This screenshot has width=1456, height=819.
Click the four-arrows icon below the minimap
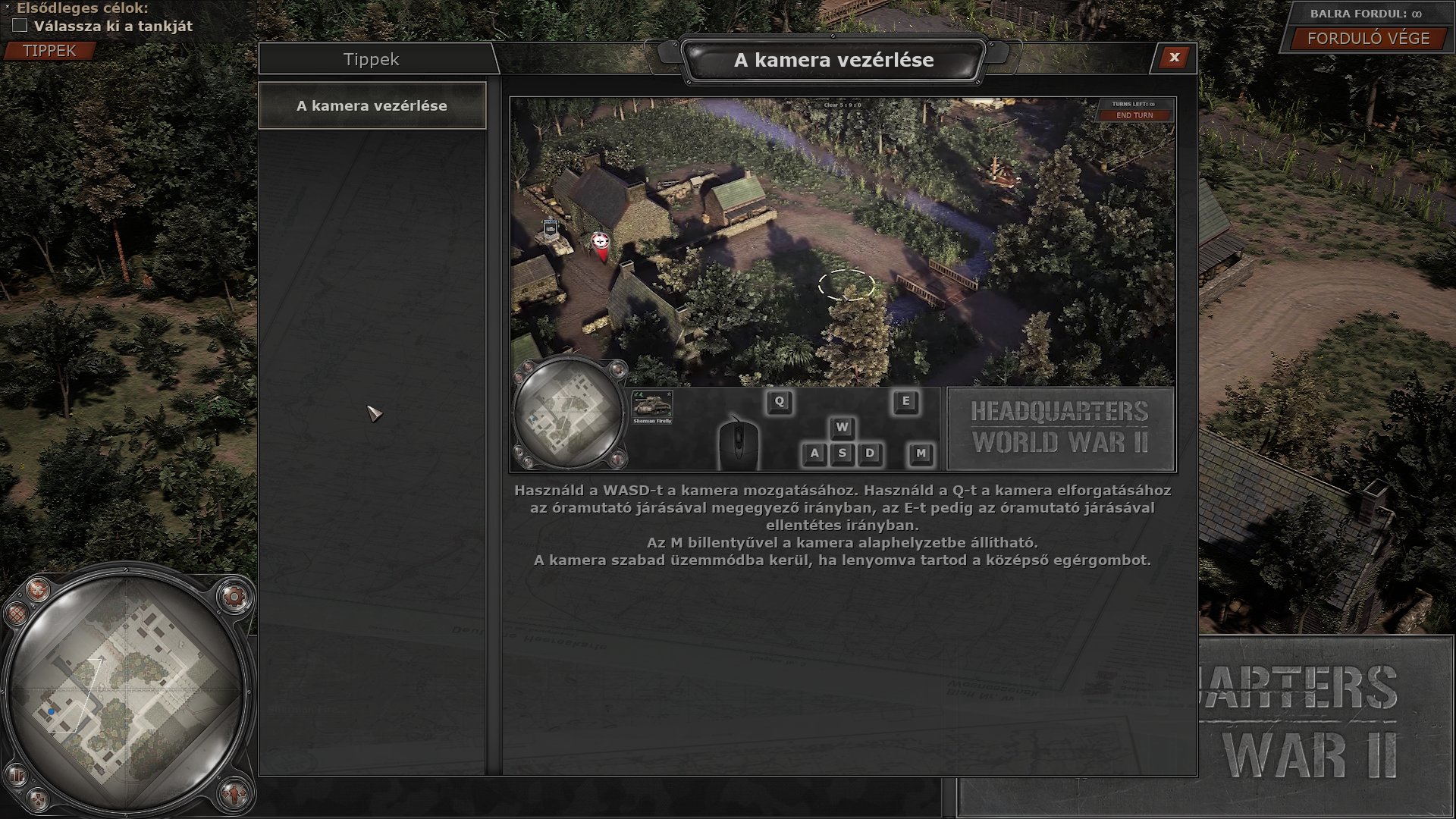37,799
